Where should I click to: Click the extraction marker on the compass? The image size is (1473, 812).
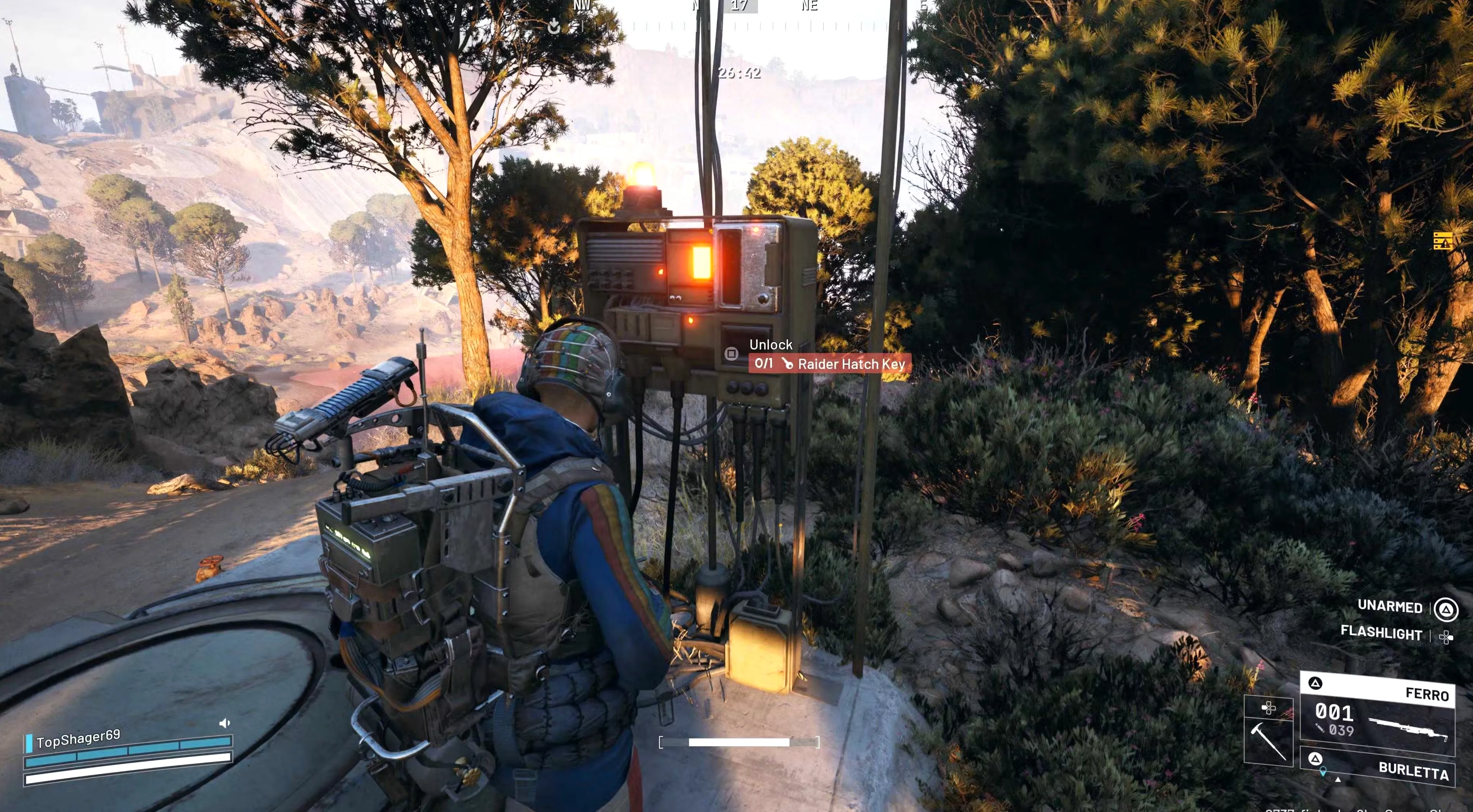tap(553, 26)
